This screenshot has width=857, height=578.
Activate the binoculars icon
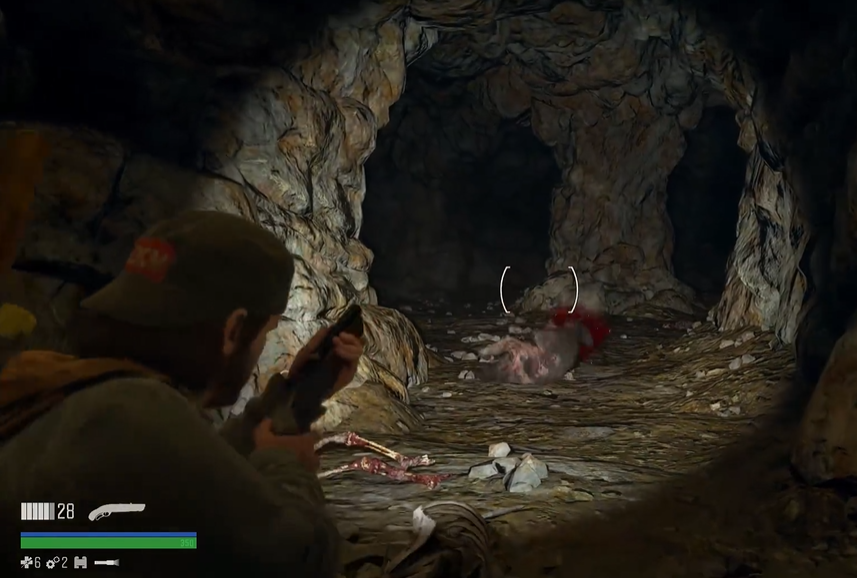pyautogui.click(x=81, y=563)
